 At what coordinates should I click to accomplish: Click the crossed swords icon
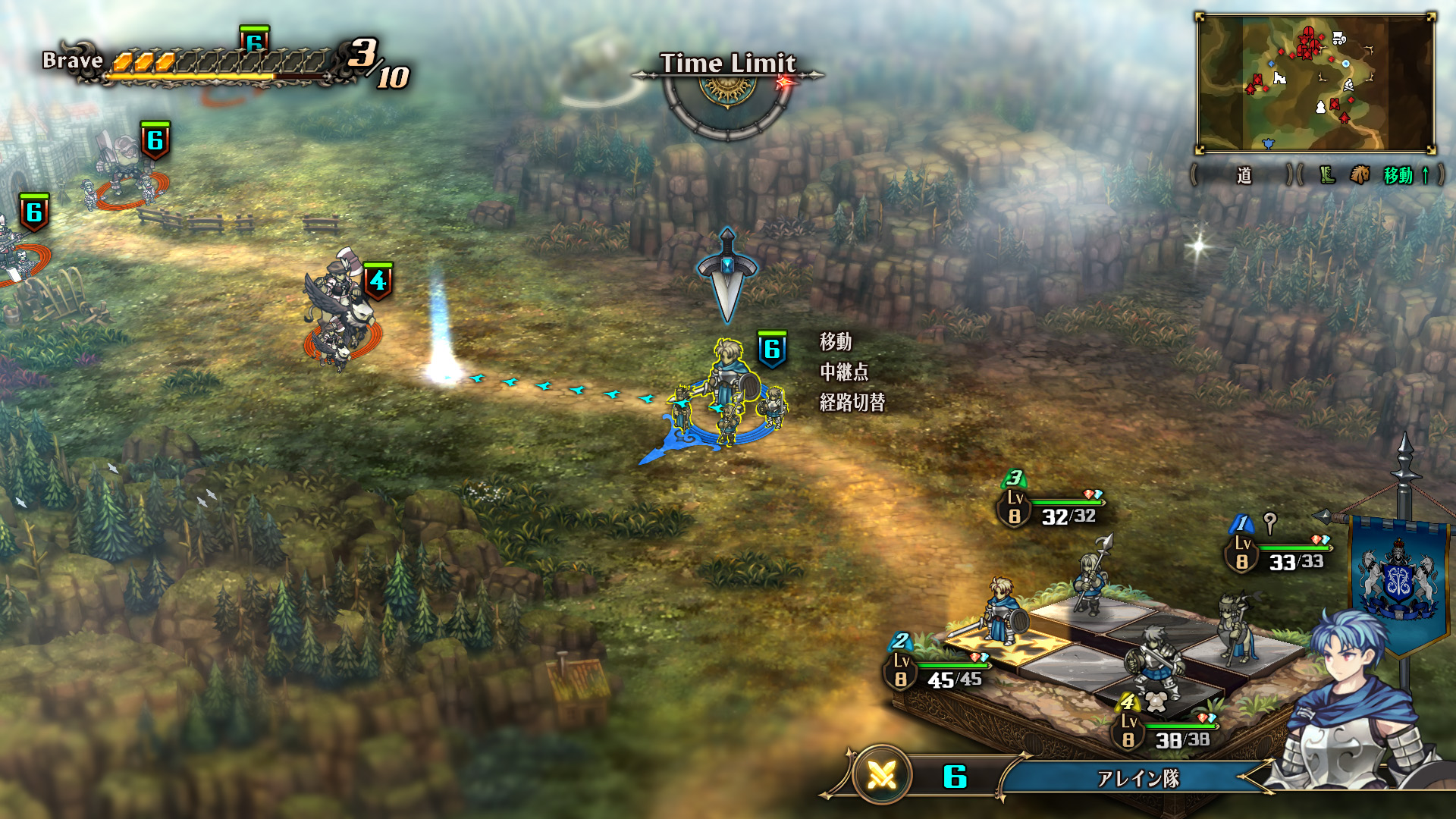(x=882, y=775)
